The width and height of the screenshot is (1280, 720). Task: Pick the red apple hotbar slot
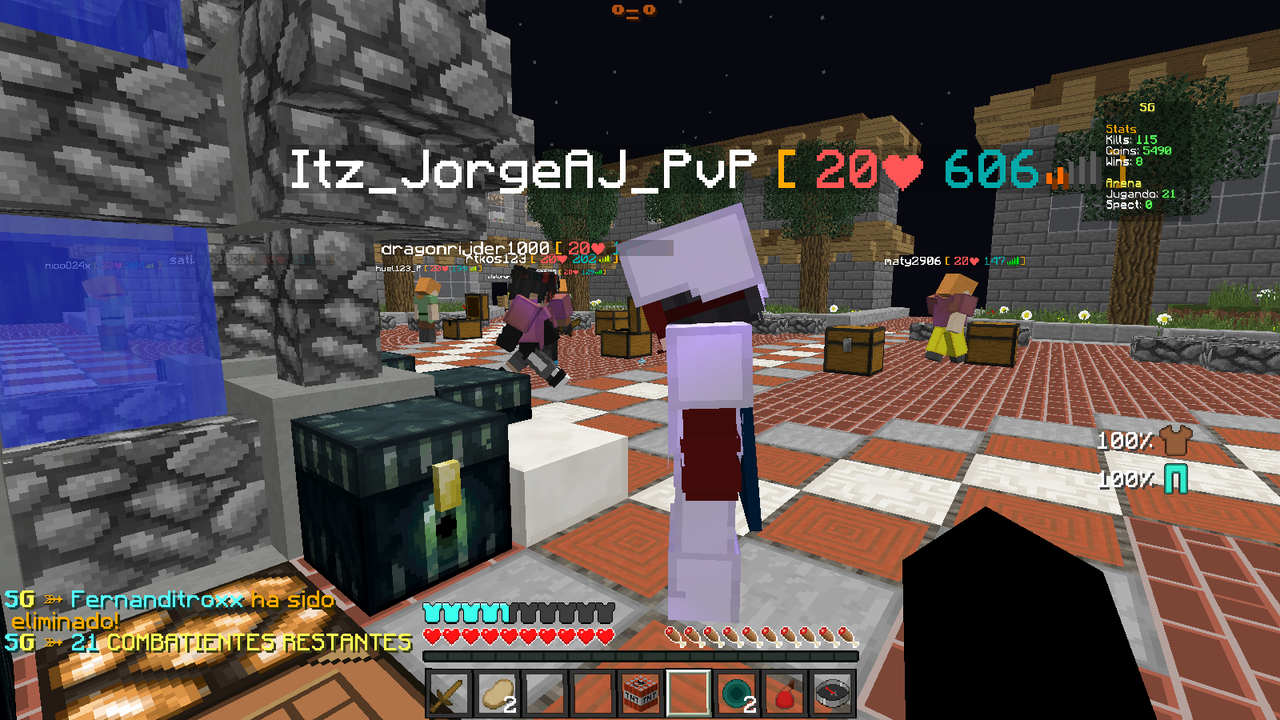coord(784,693)
